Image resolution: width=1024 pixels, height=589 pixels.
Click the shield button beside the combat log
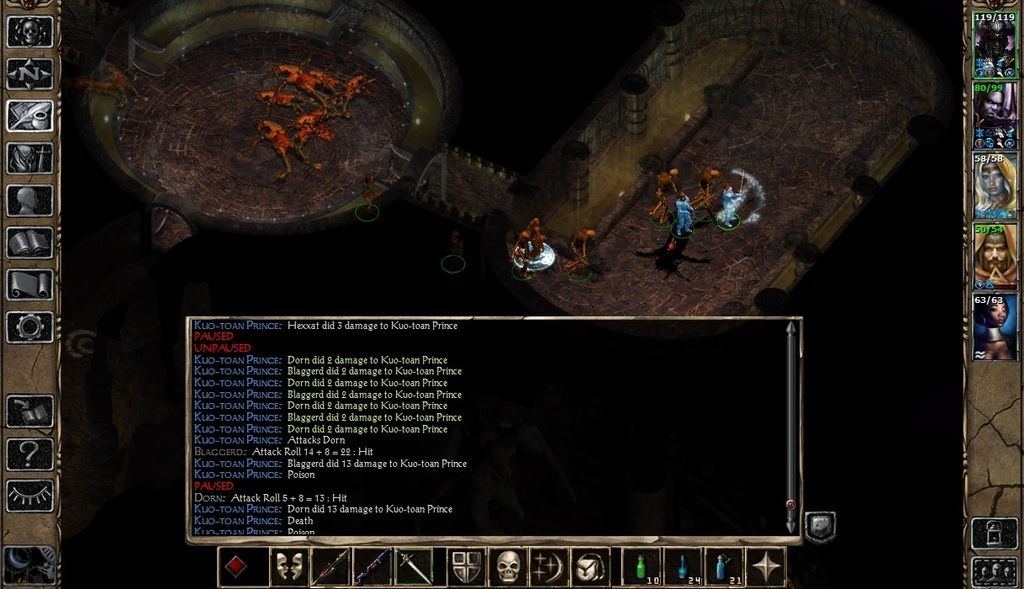click(x=820, y=526)
